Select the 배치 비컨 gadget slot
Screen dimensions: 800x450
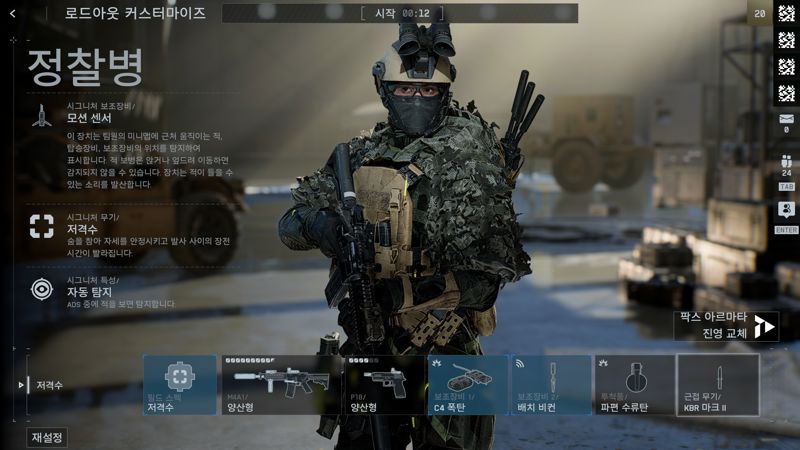coord(551,385)
